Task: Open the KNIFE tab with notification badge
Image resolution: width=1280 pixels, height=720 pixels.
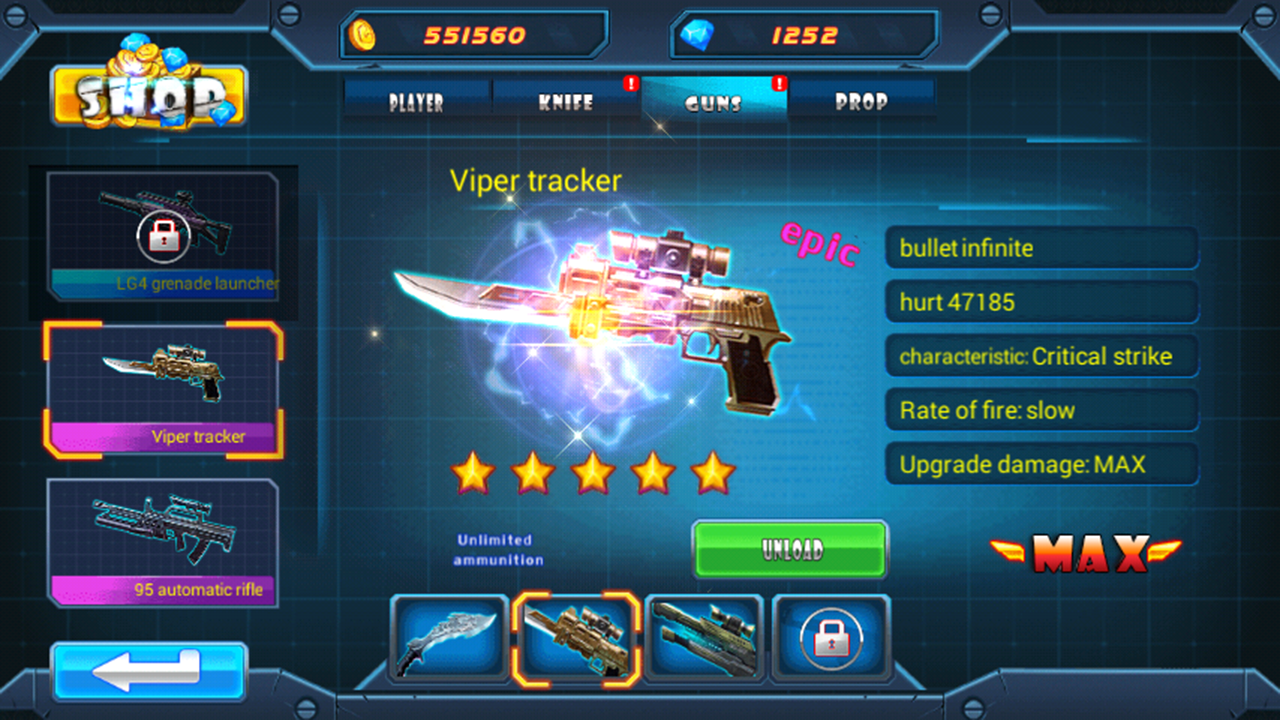Action: (x=566, y=101)
